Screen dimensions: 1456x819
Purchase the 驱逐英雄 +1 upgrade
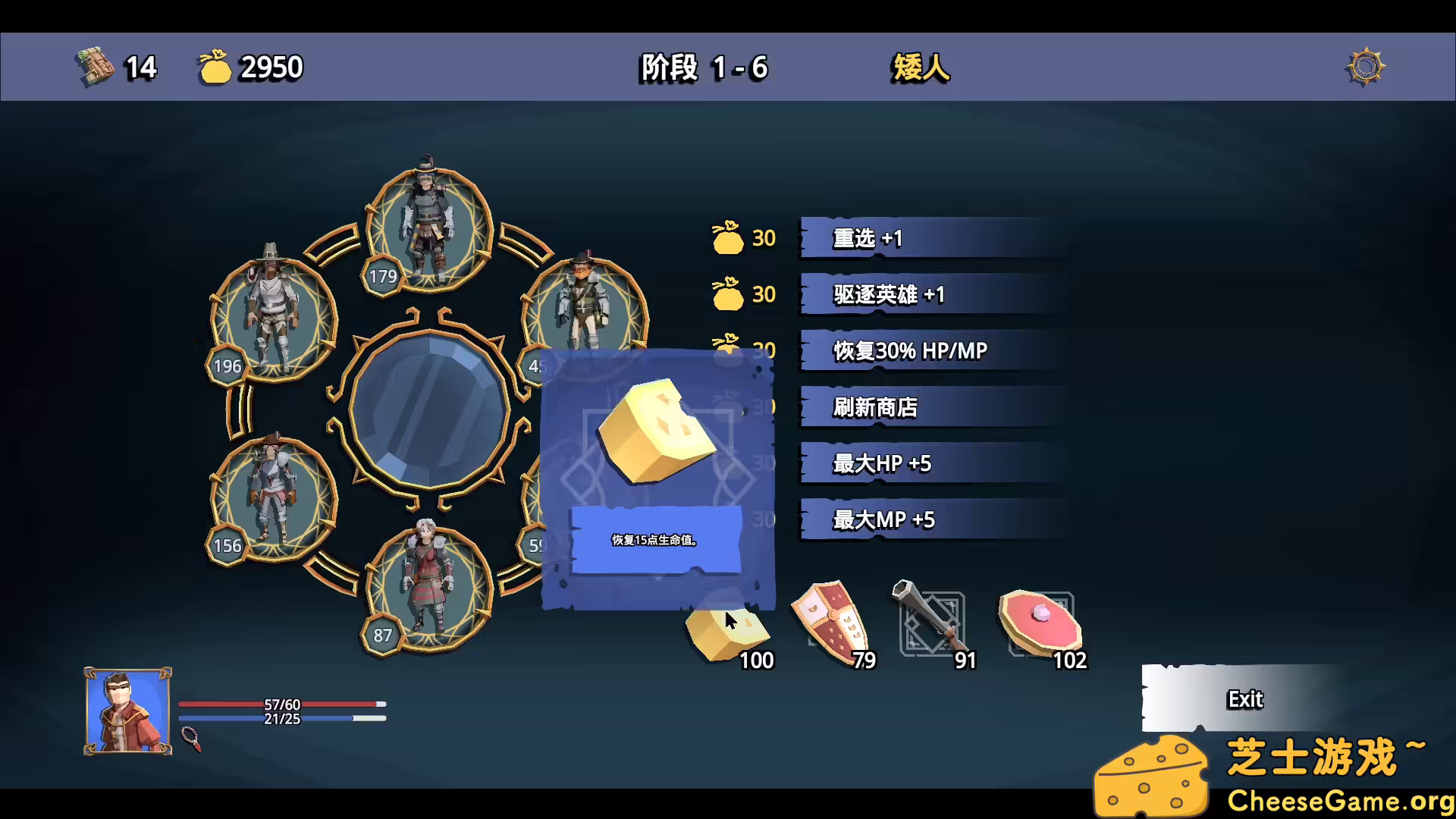coord(933,295)
